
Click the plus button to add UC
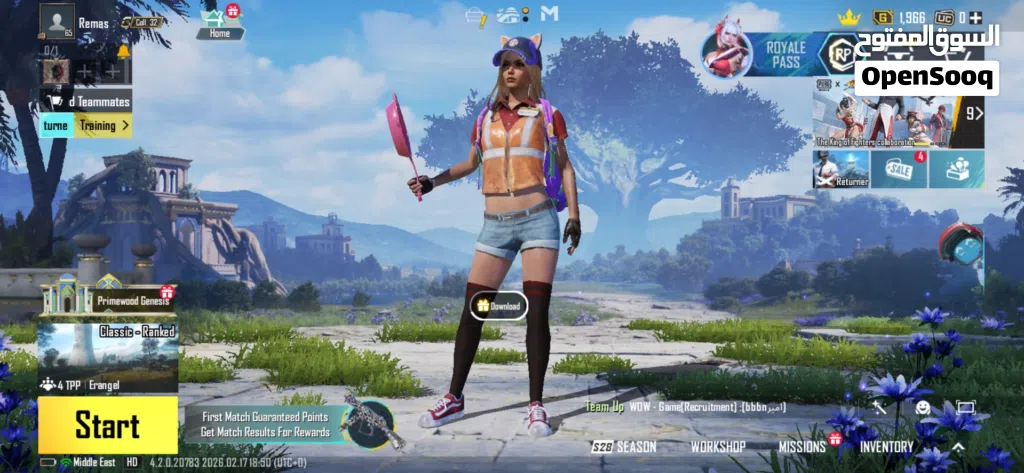(x=976, y=18)
